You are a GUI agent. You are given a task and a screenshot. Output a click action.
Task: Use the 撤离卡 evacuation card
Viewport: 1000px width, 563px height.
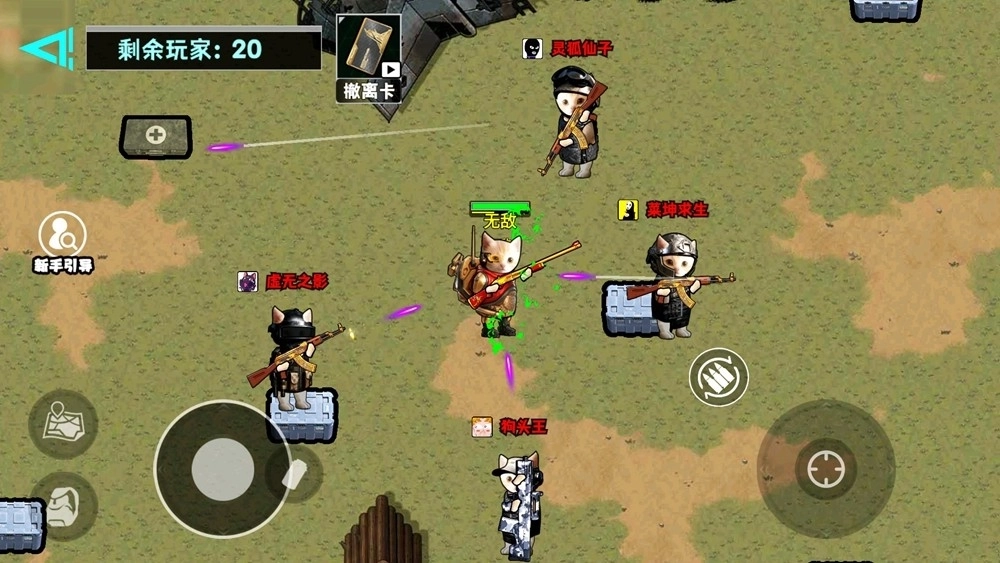click(368, 58)
